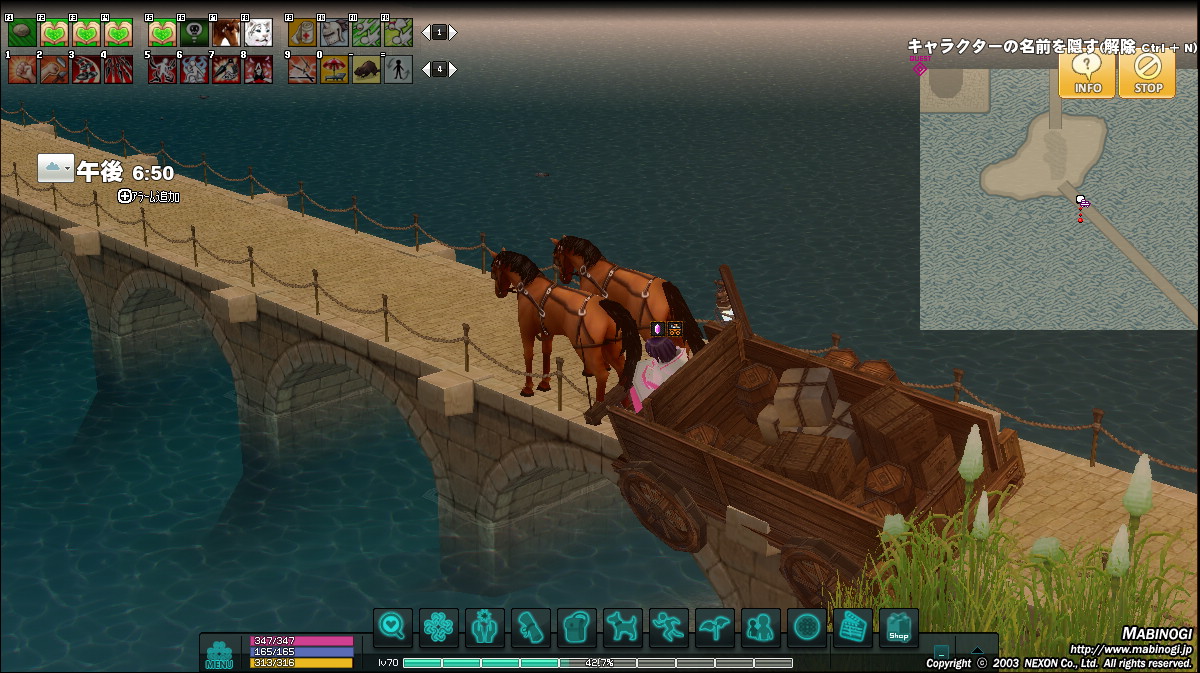
Task: Click the clapperboard icon in bottom bar
Action: tap(852, 627)
